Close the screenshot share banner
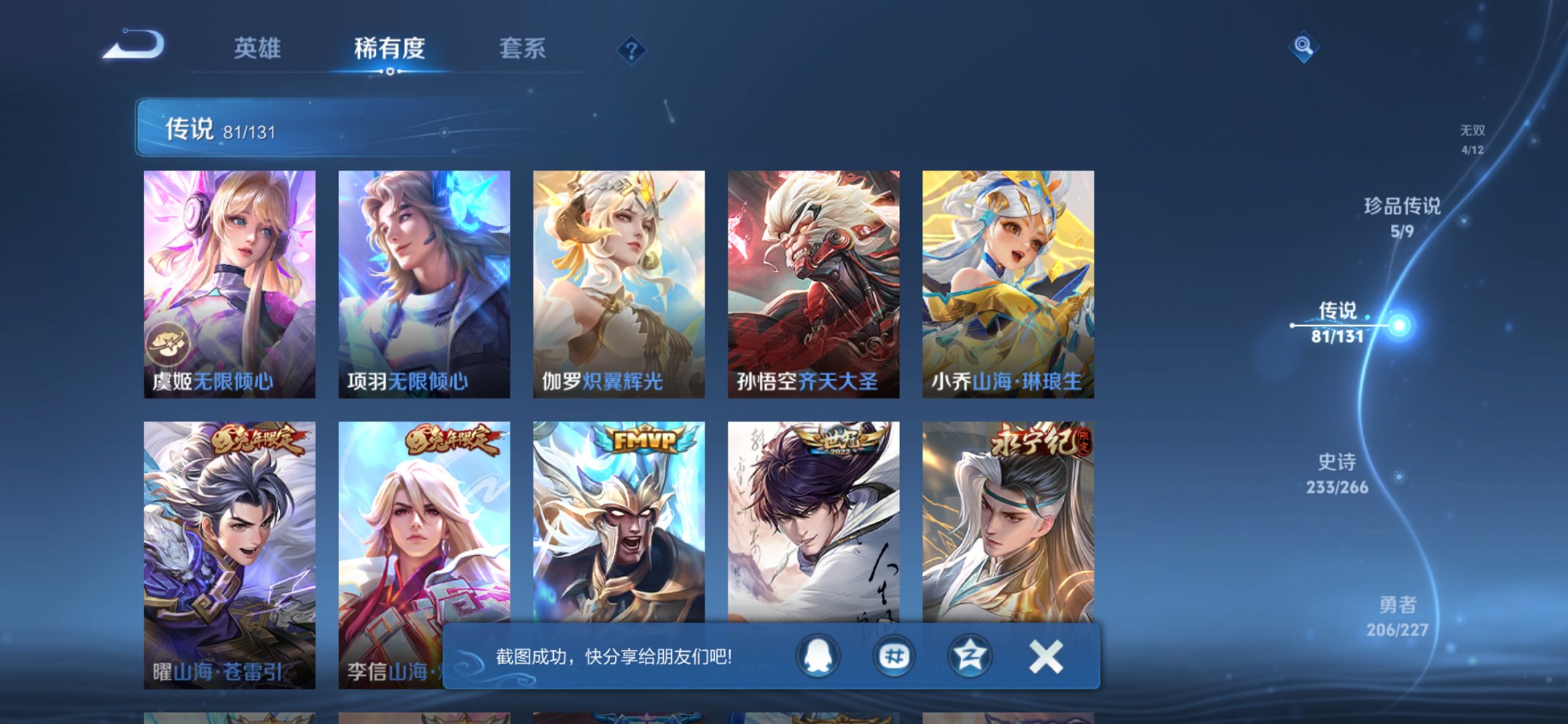The height and width of the screenshot is (724, 1568). tap(1045, 656)
